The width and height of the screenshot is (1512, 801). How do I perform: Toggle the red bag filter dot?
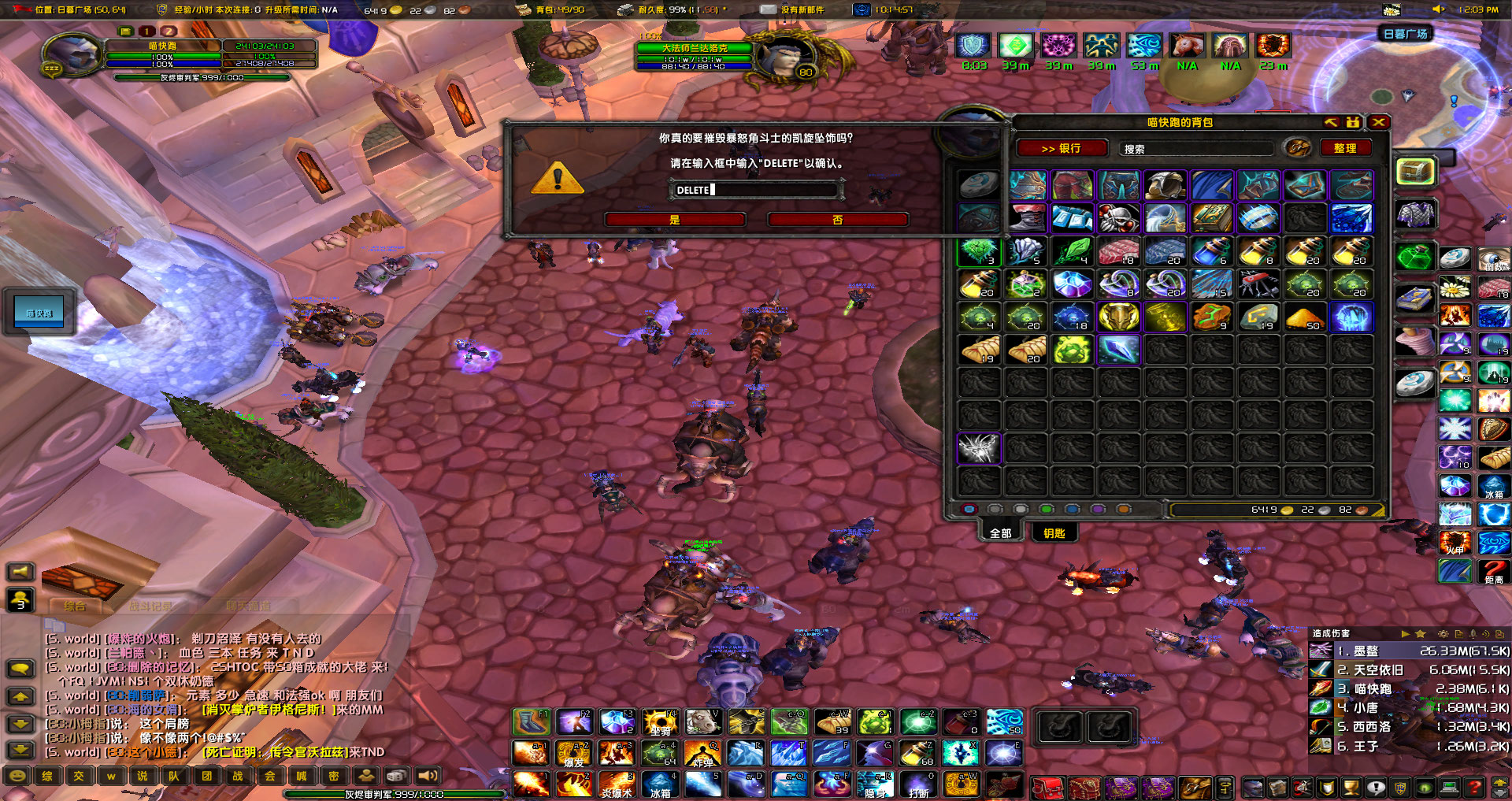(969, 509)
